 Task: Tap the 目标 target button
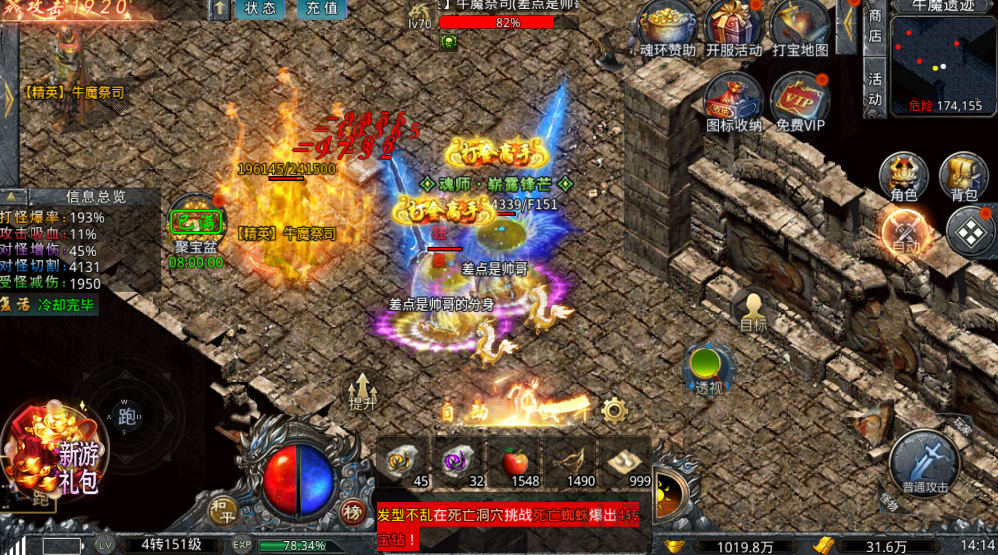pos(753,311)
